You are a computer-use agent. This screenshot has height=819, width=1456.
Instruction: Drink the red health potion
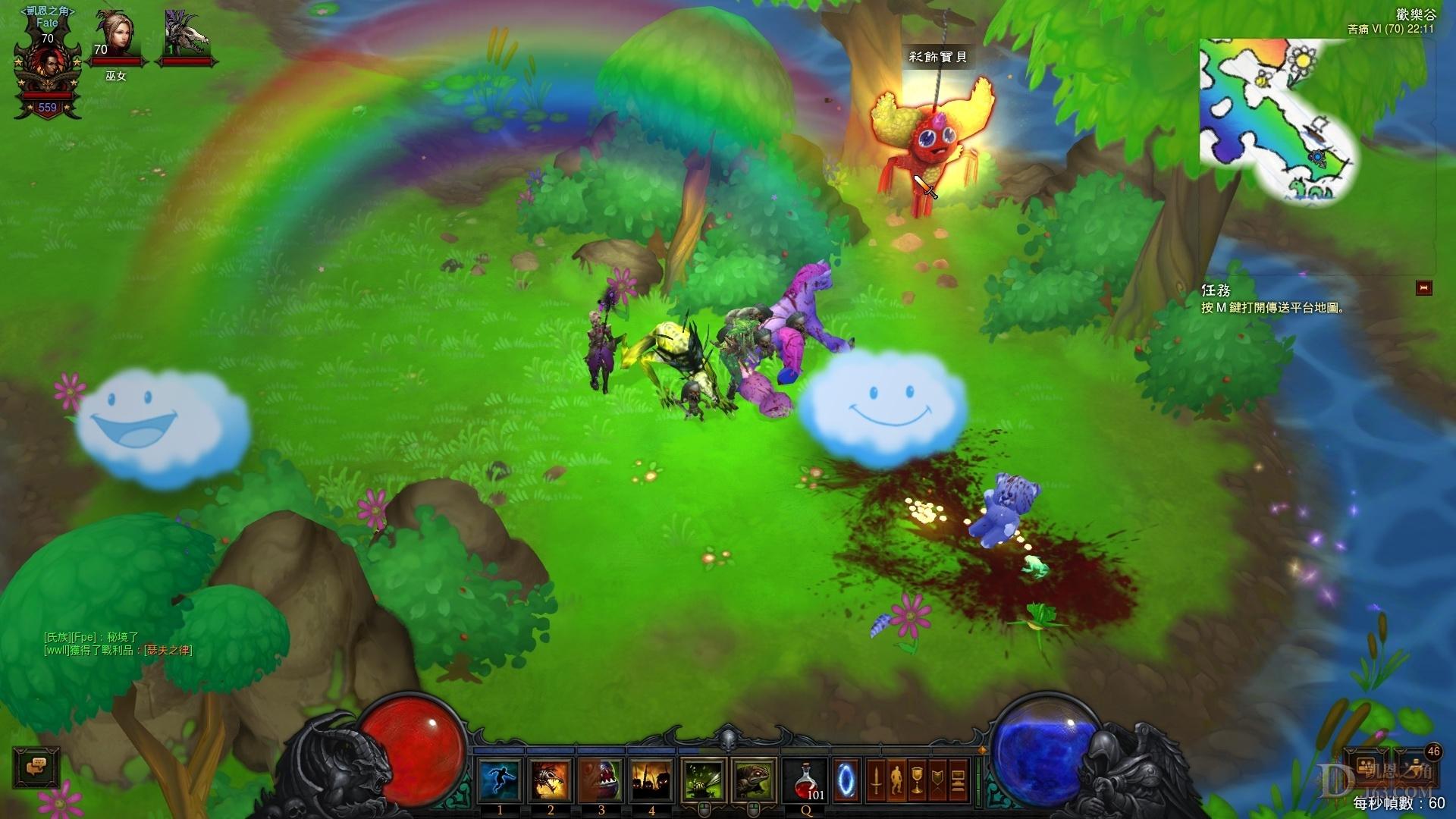pos(805,780)
